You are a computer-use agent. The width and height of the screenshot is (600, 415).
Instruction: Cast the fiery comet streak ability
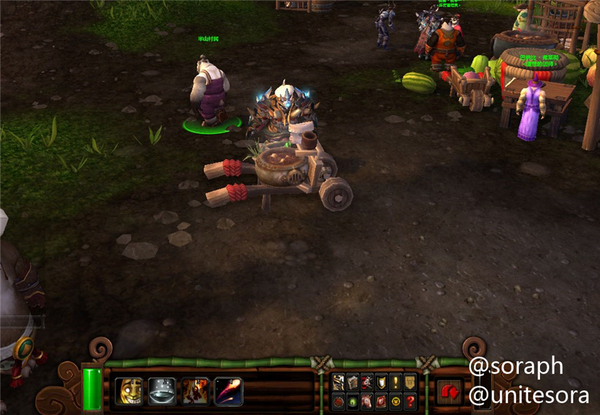click(227, 390)
